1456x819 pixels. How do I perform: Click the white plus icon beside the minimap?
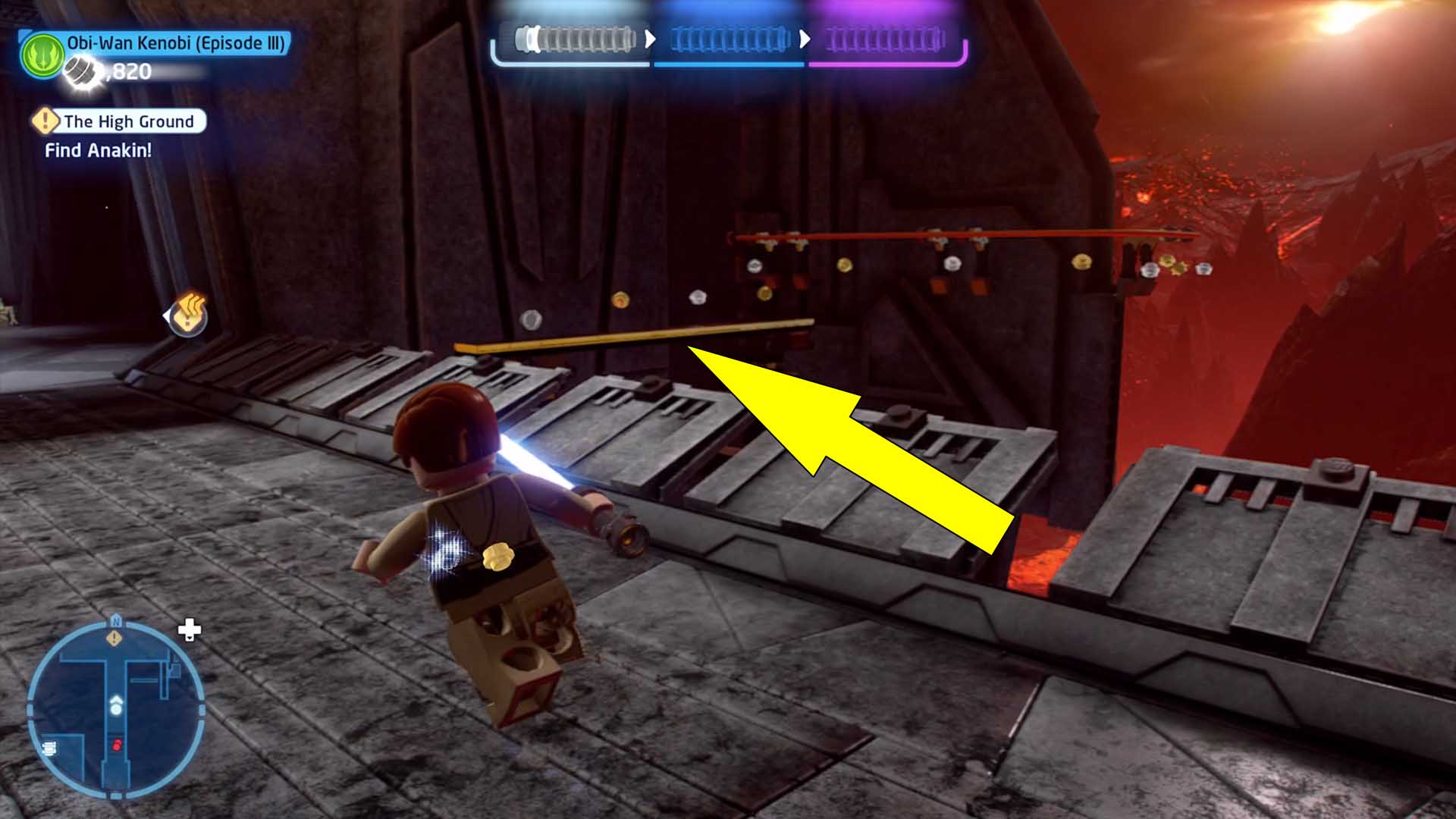tap(190, 628)
